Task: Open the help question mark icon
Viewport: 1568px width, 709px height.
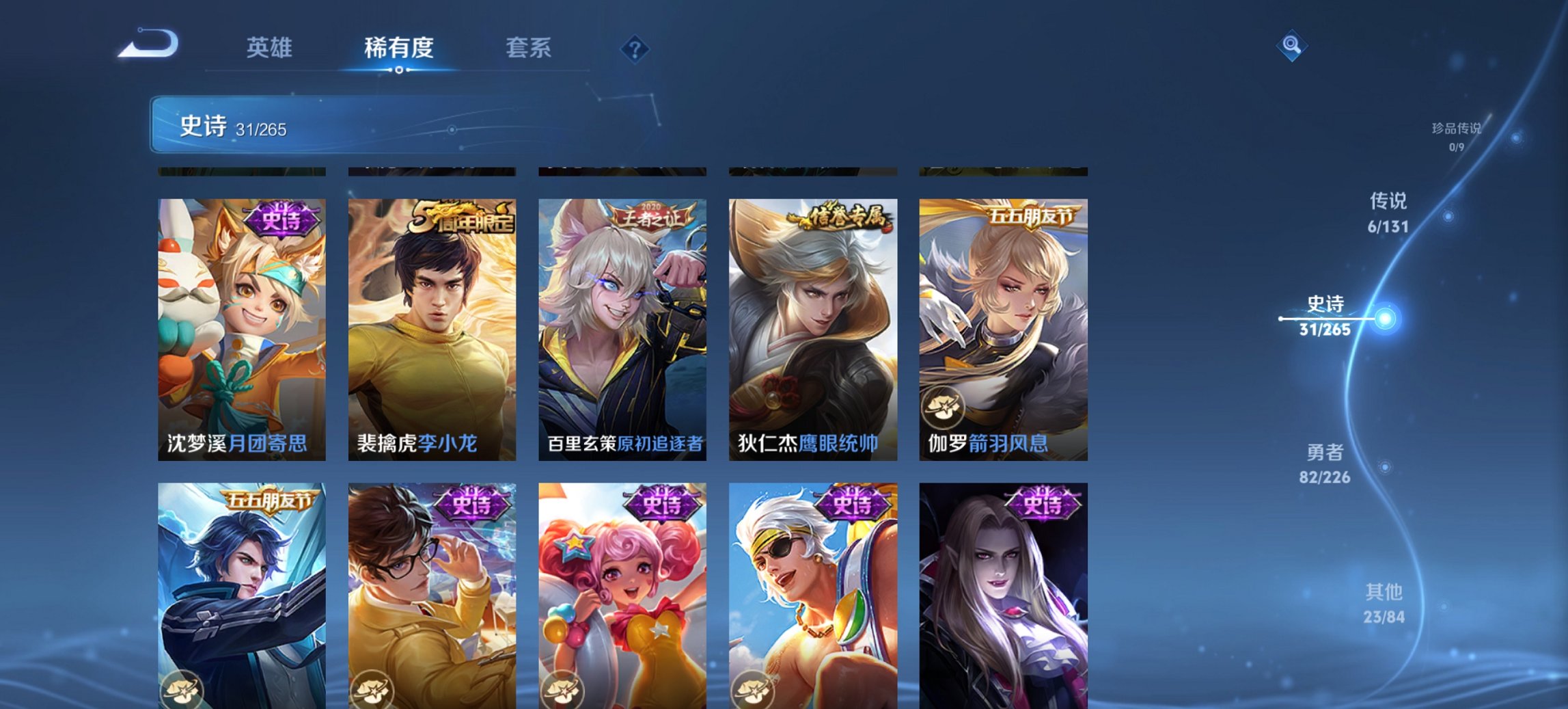Action: [x=634, y=48]
